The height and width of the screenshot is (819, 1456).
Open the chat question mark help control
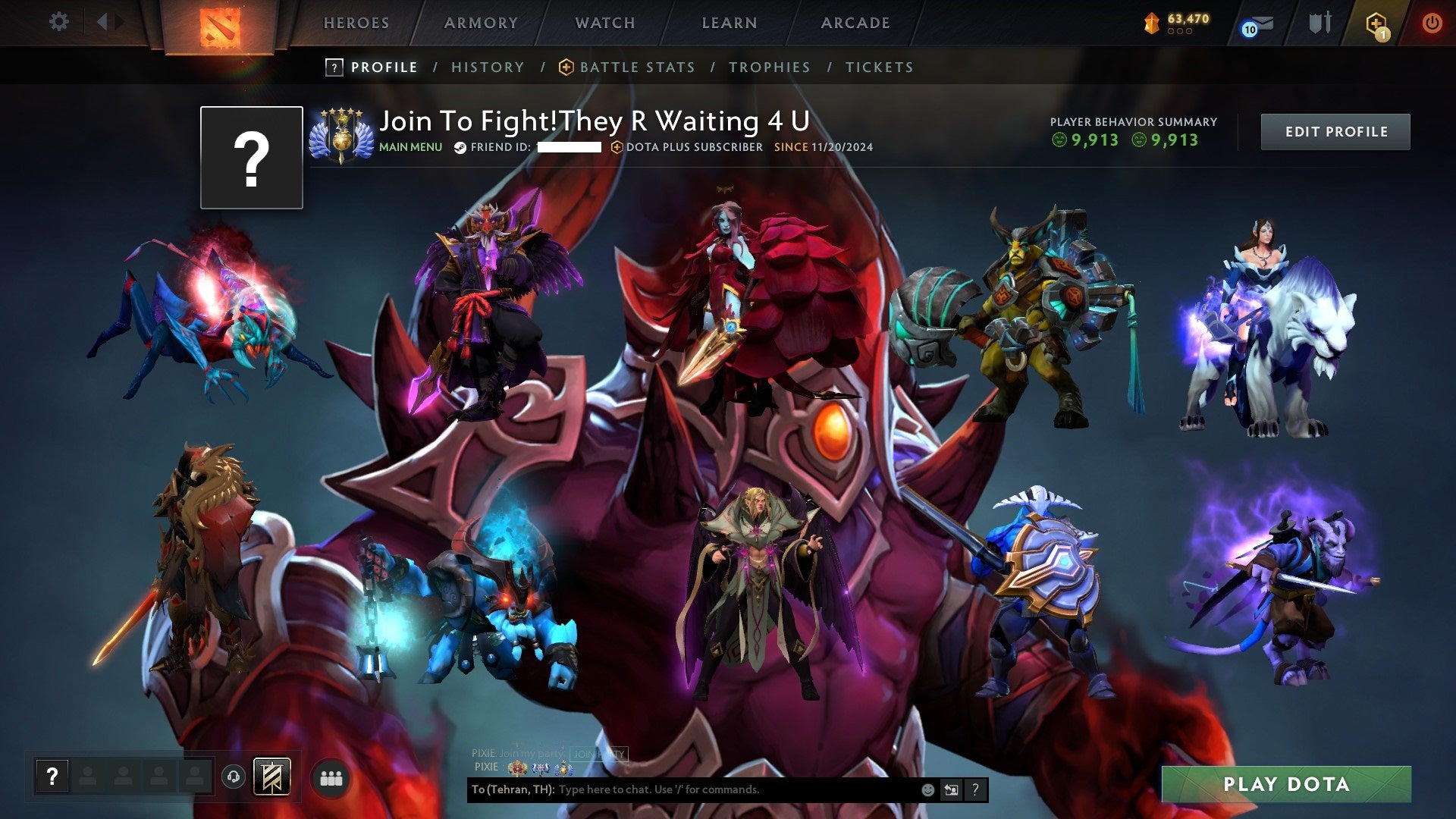(975, 789)
